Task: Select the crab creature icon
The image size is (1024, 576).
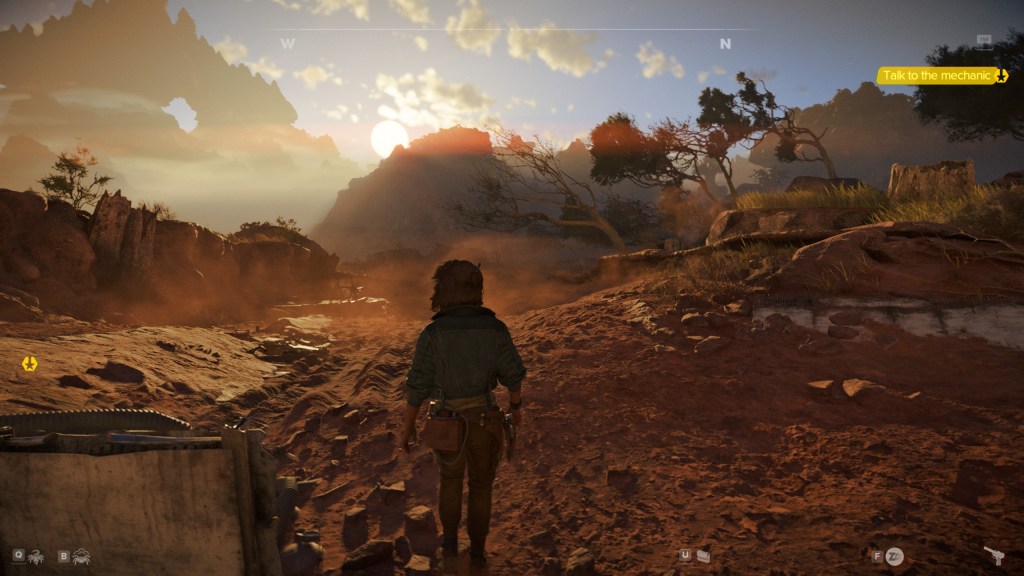Action: 81,555
